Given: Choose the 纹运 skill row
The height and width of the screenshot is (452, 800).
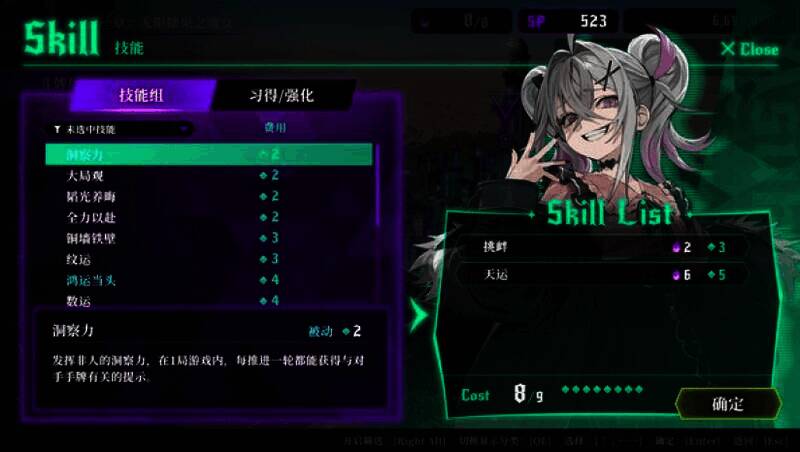Looking at the screenshot, I should [x=208, y=259].
